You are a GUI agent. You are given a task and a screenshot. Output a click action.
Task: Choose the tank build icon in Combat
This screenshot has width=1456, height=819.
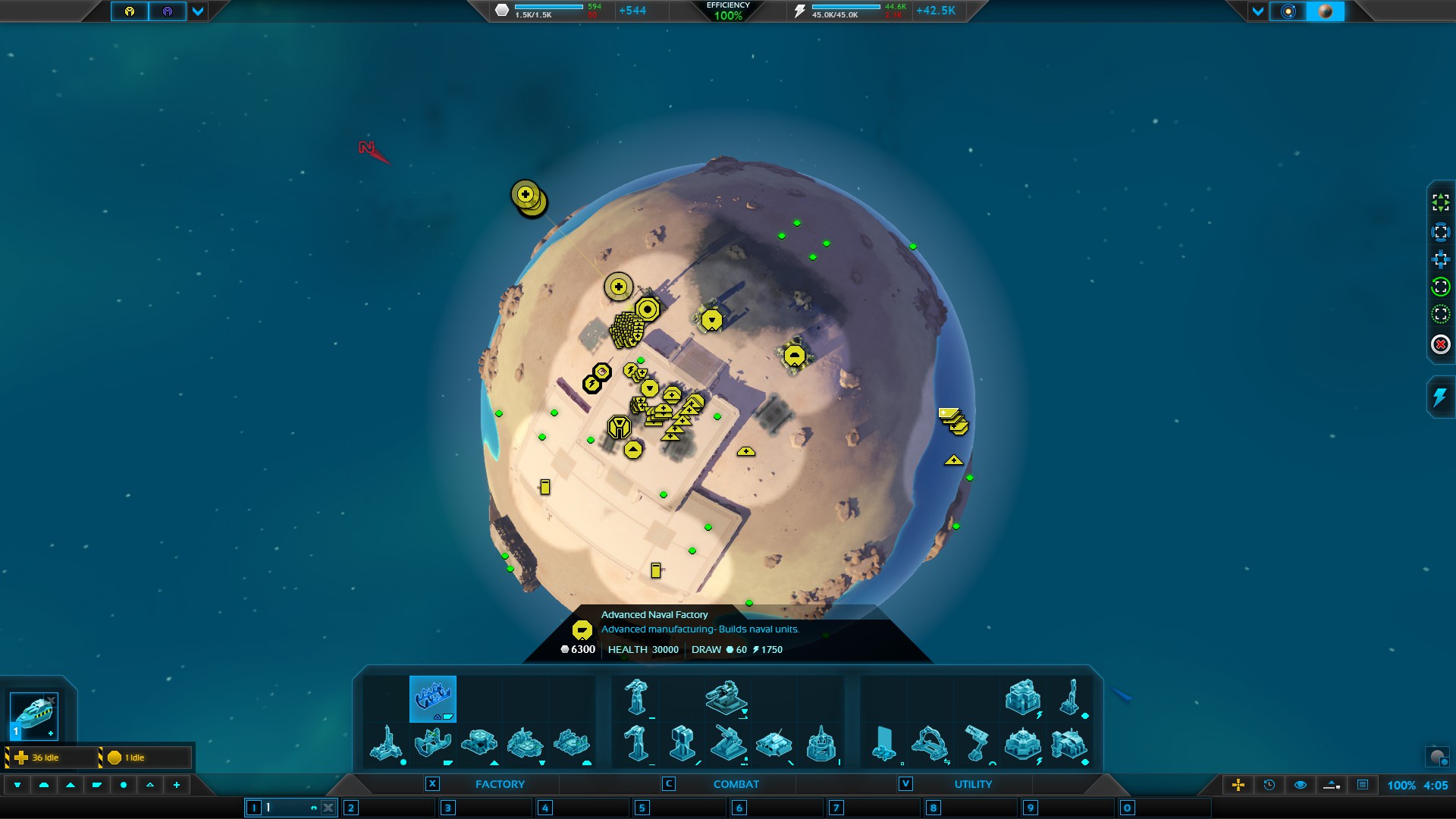773,743
